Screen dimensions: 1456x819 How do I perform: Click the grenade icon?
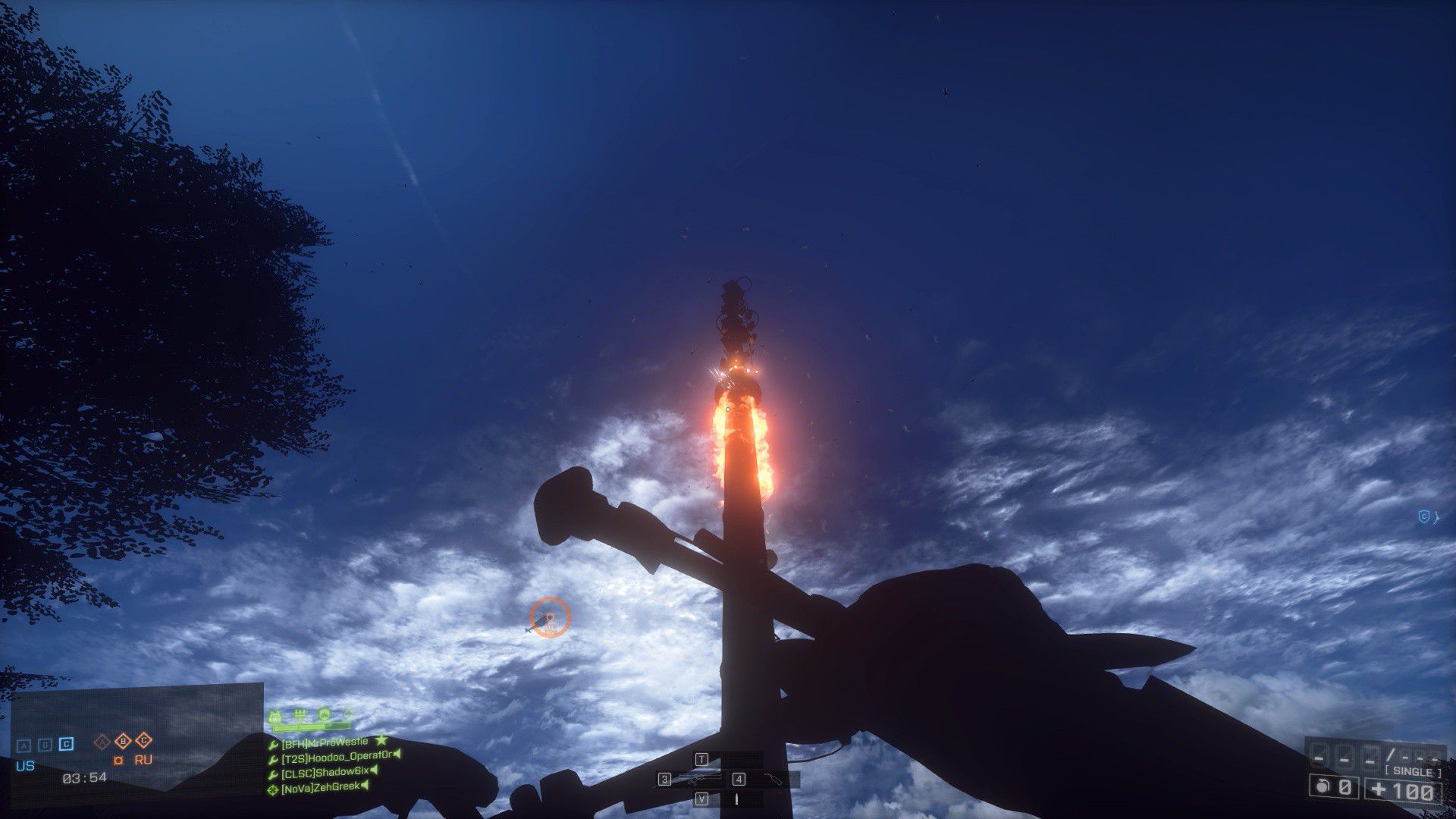(1323, 788)
